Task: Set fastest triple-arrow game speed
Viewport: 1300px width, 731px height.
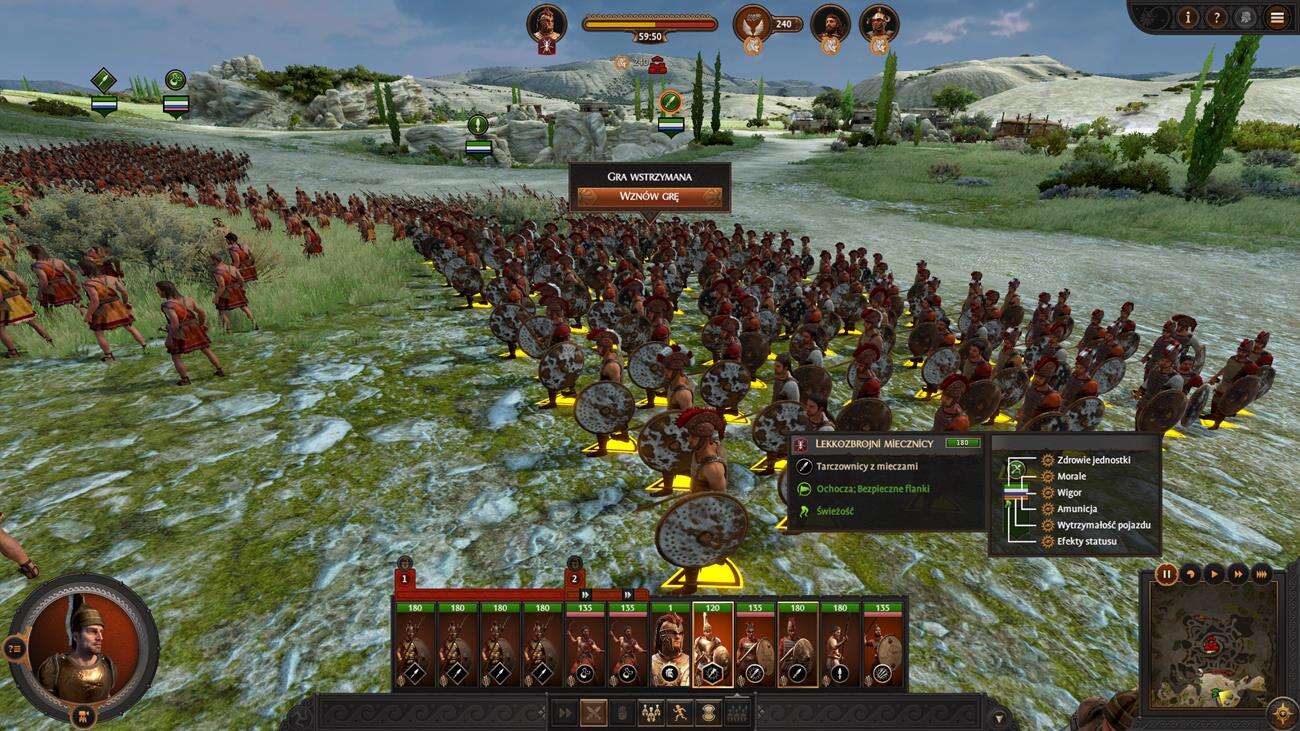Action: [x=1262, y=574]
